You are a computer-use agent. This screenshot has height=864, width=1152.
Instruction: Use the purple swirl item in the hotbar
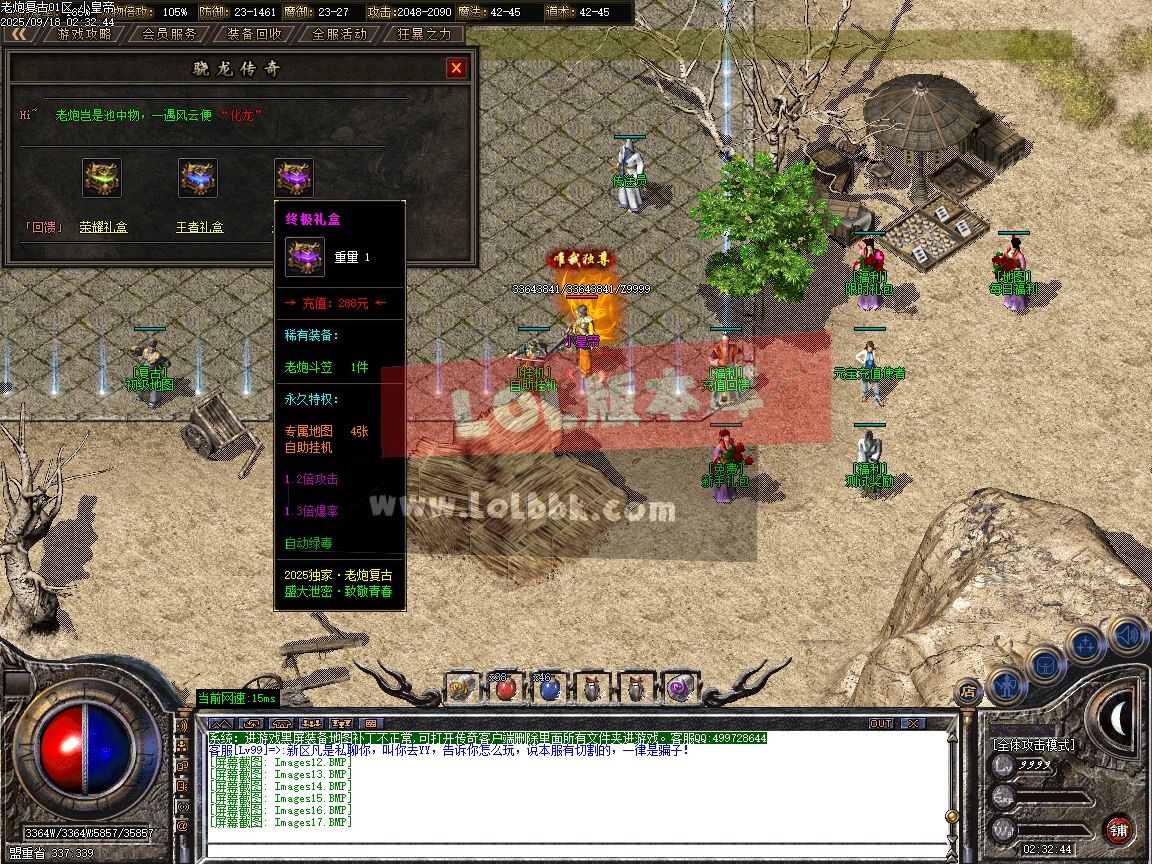[x=677, y=688]
